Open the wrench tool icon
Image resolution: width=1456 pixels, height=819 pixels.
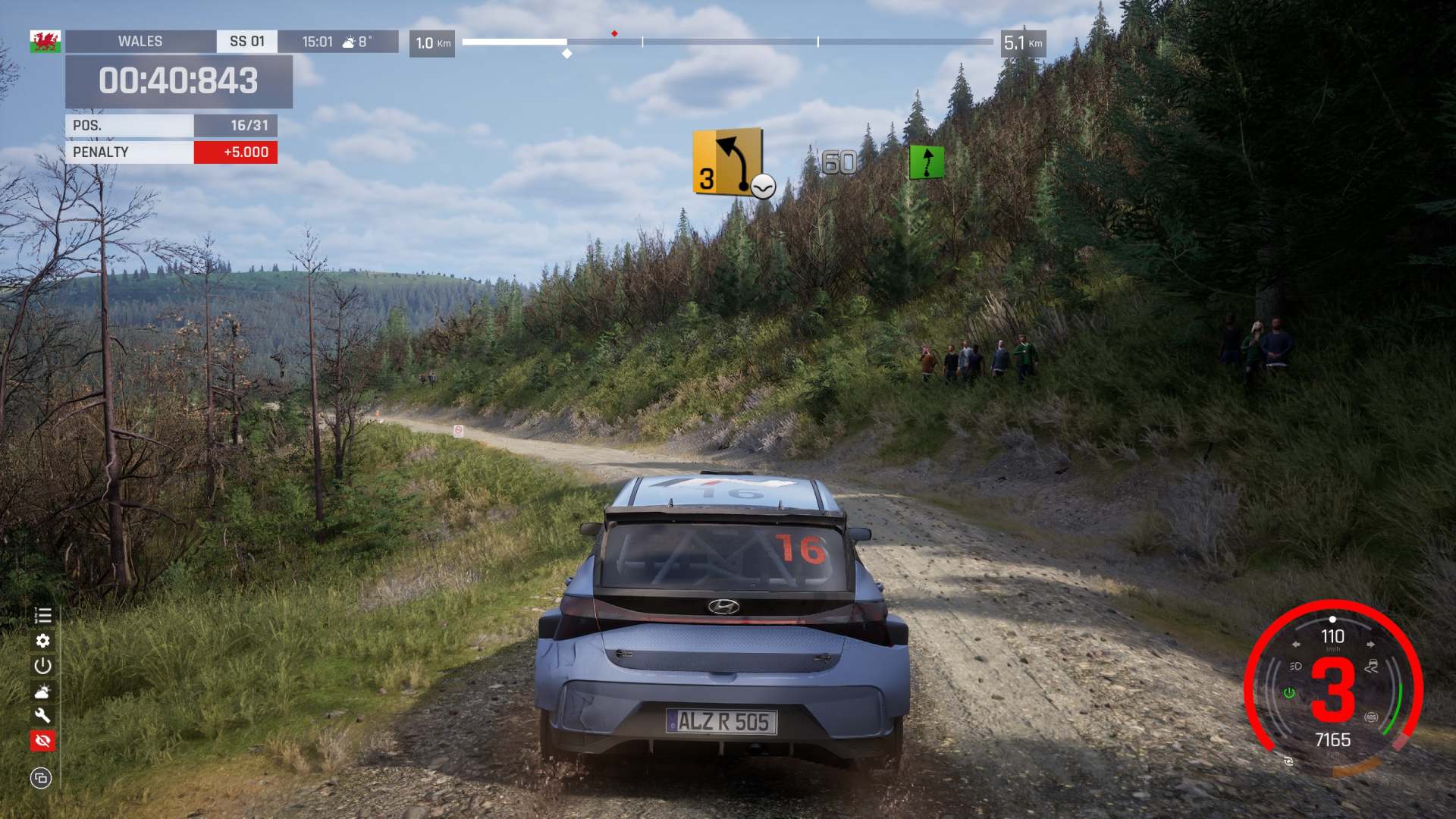(42, 715)
